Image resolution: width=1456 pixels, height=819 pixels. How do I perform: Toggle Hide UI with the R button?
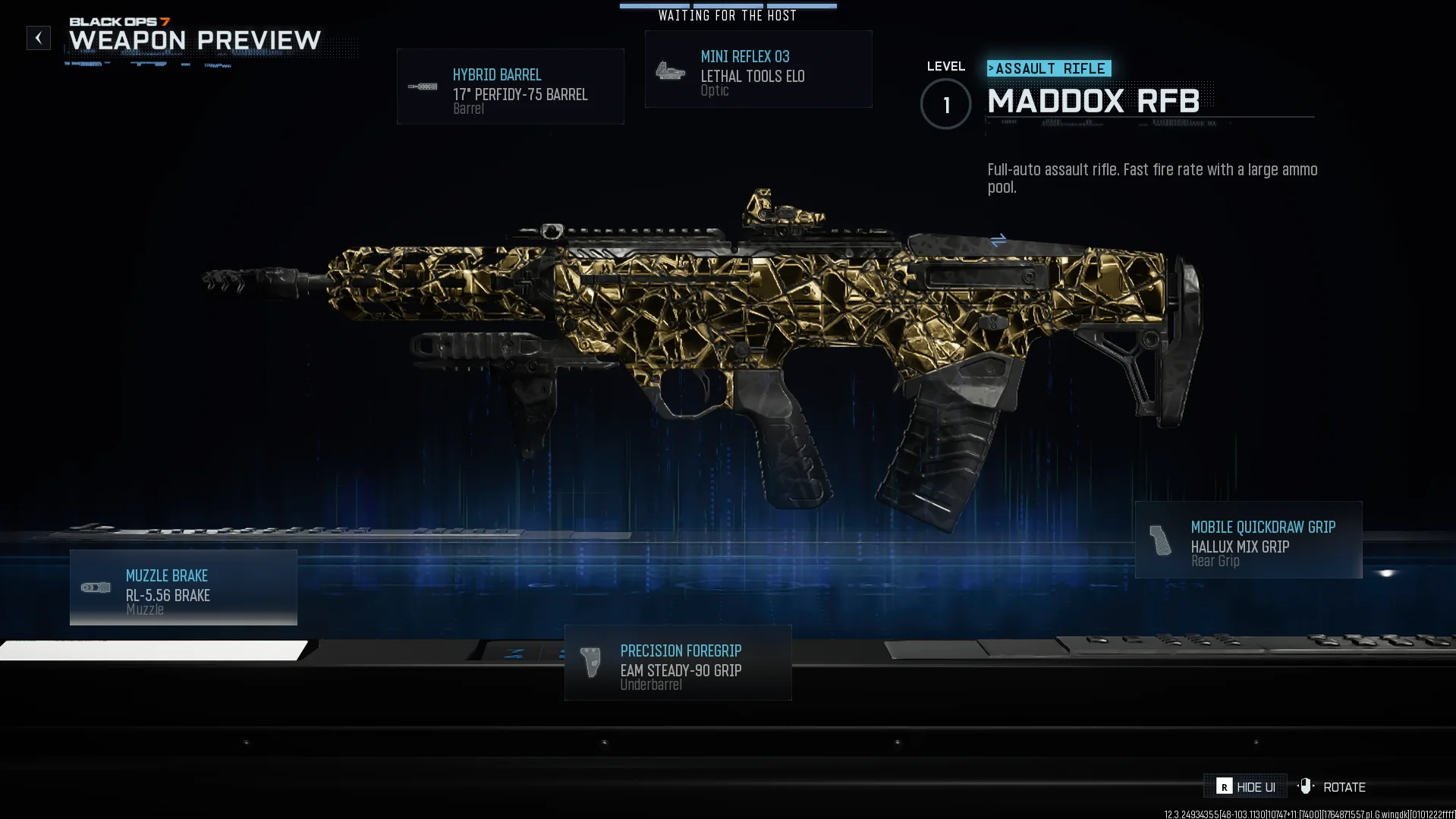[1226, 787]
